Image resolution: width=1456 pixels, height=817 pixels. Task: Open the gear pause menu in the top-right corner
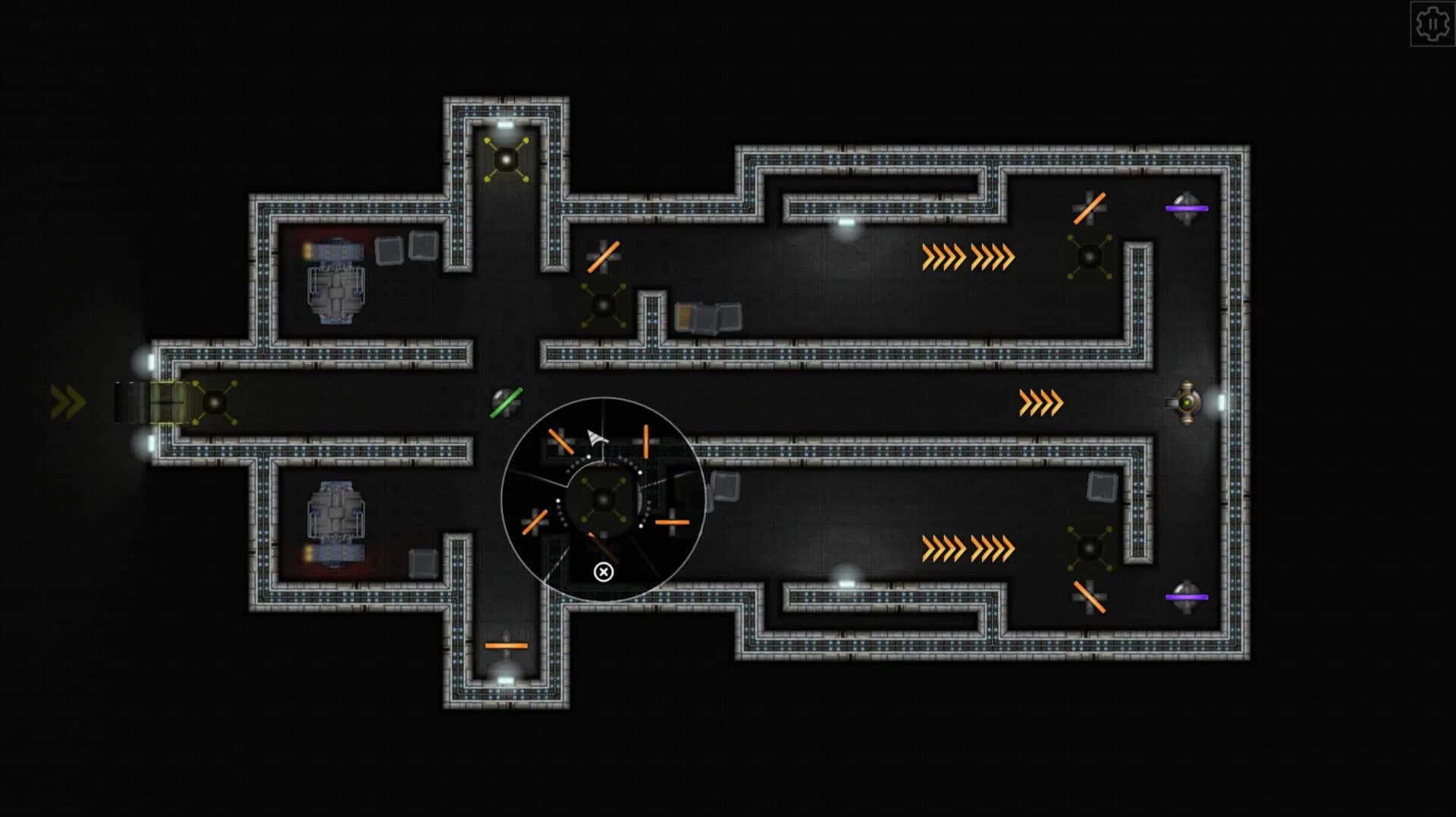pos(1433,23)
